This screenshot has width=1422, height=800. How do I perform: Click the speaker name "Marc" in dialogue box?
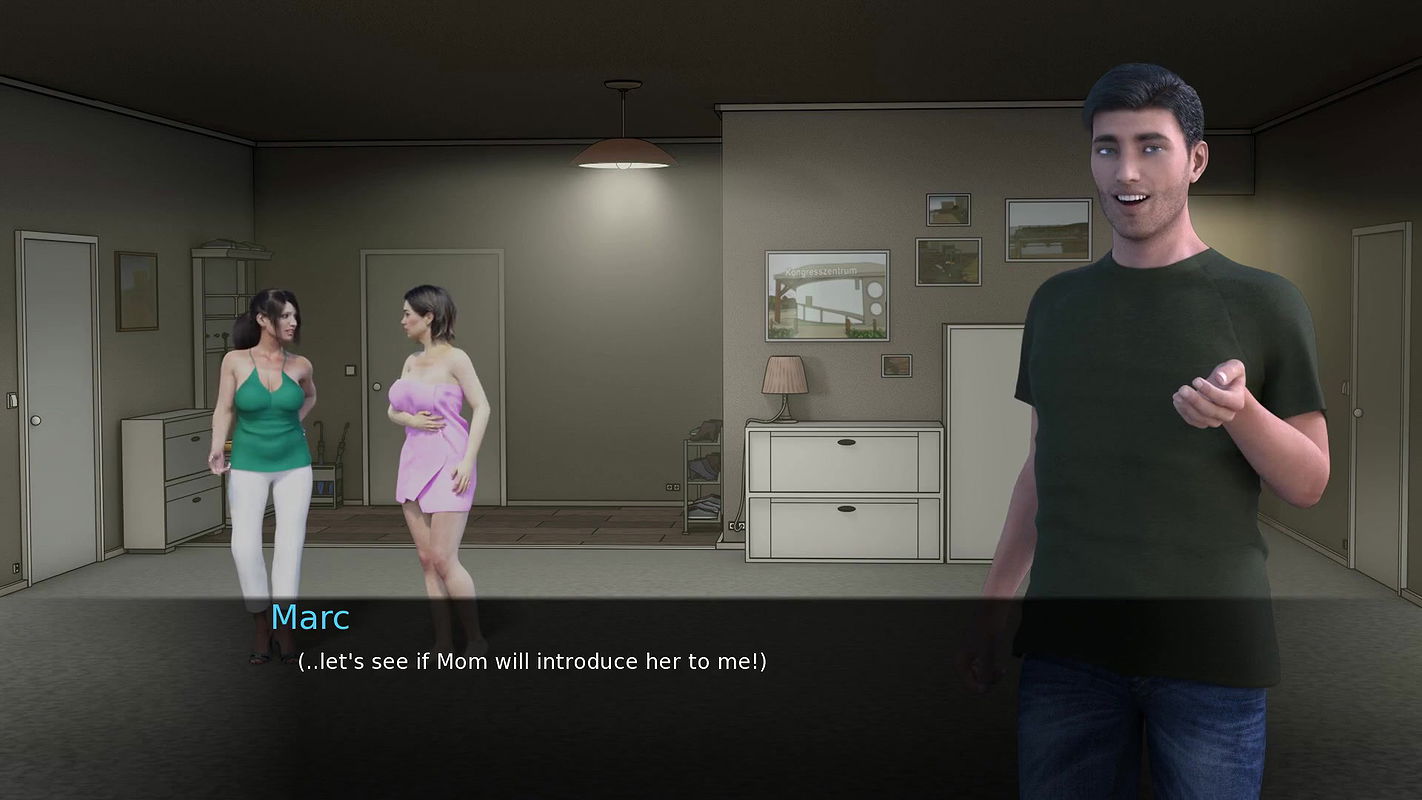coord(310,618)
